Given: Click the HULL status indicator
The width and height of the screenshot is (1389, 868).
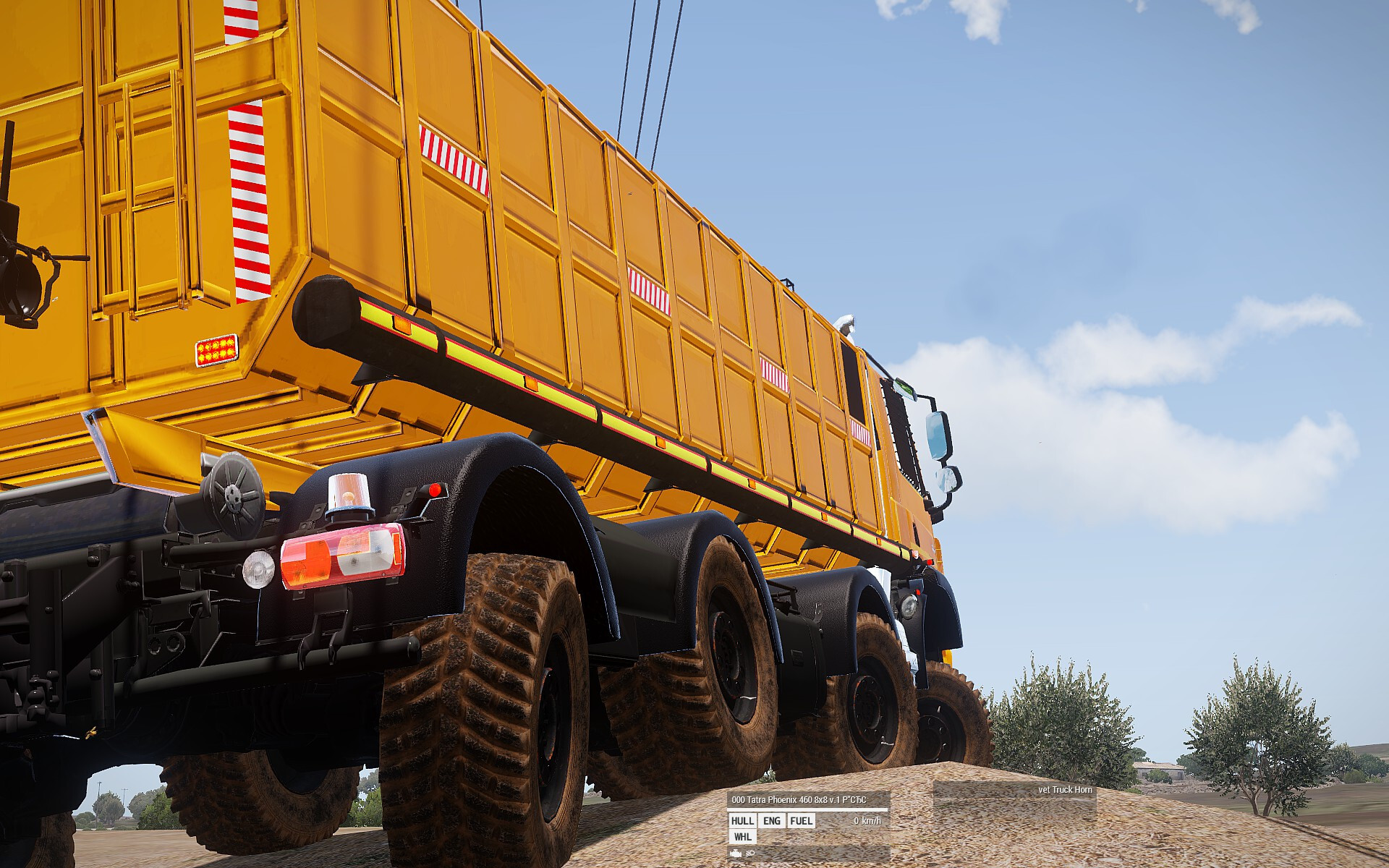Looking at the screenshot, I should [x=742, y=820].
